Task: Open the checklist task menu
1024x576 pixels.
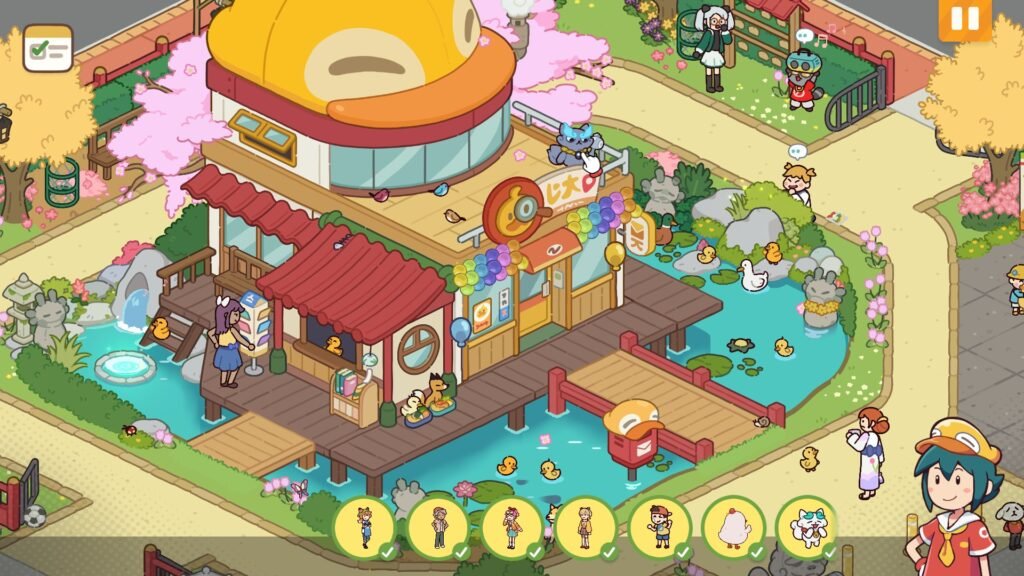Action: 48,48
